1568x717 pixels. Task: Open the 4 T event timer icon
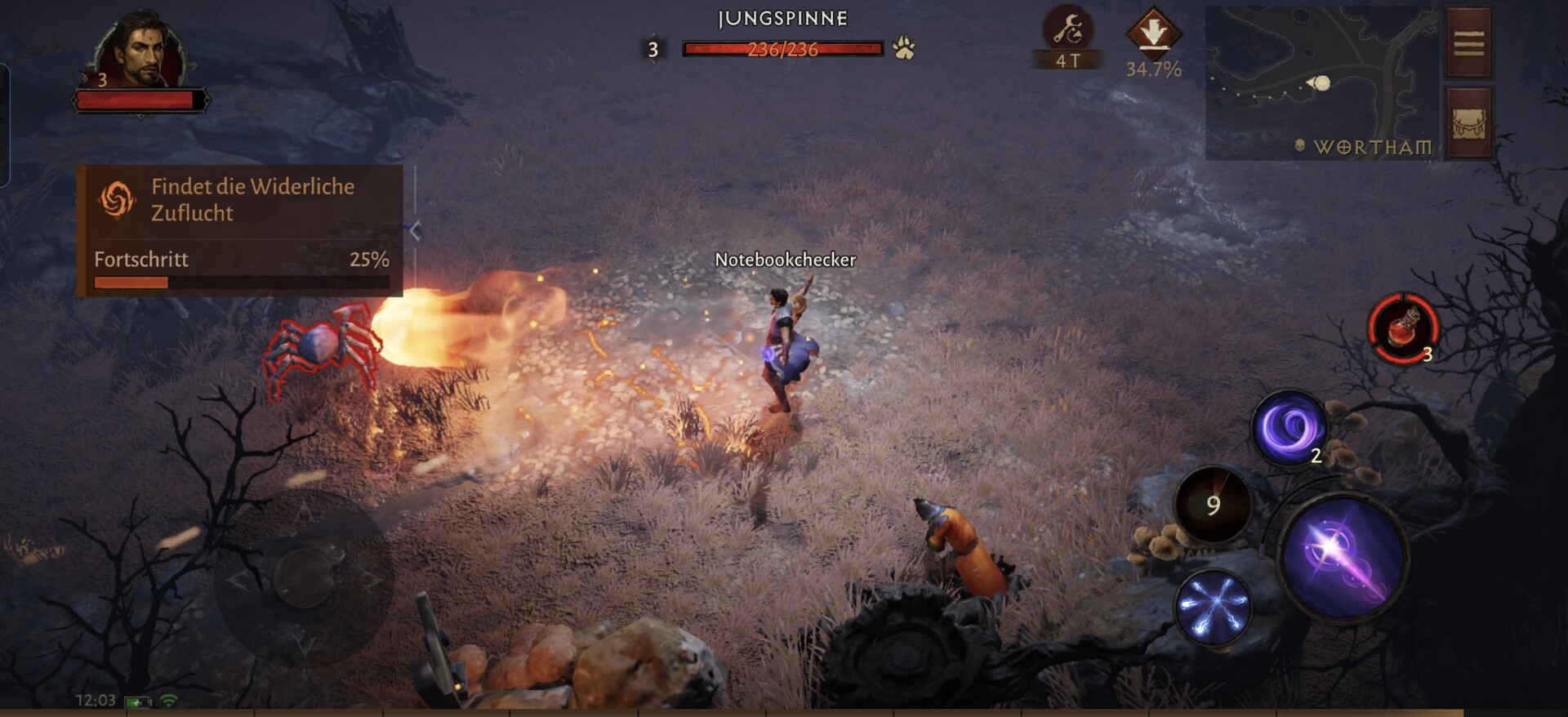coord(1067,34)
